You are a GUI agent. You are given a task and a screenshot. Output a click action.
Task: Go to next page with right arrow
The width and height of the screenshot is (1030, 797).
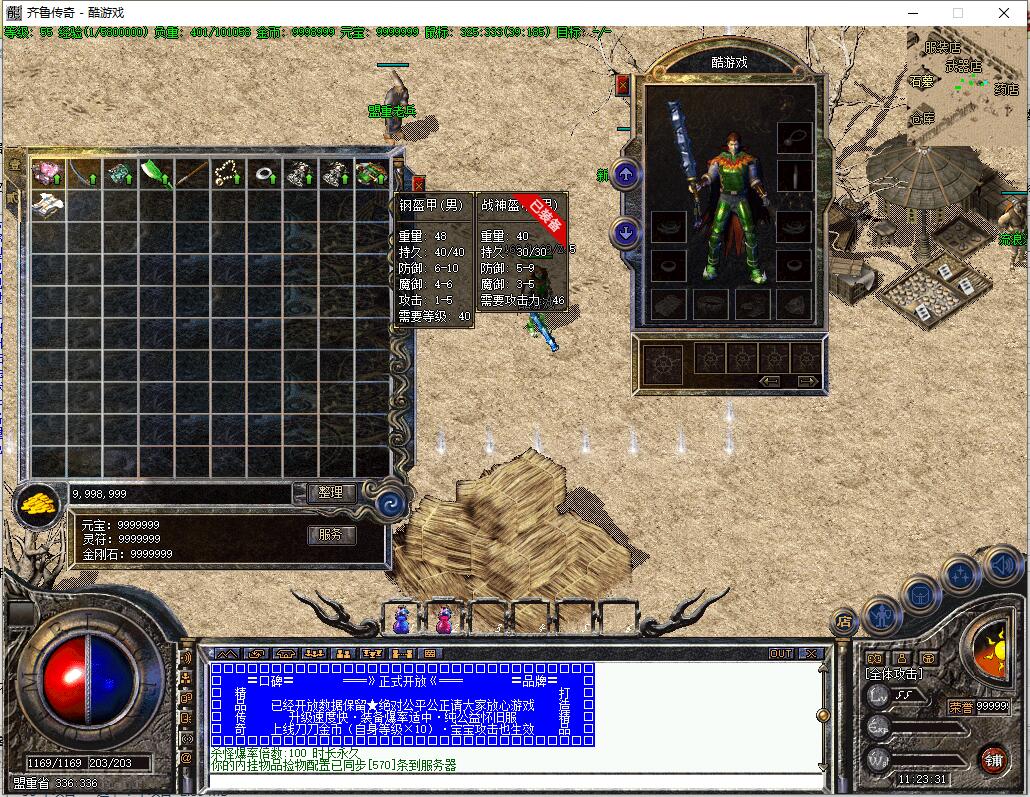[x=806, y=382]
